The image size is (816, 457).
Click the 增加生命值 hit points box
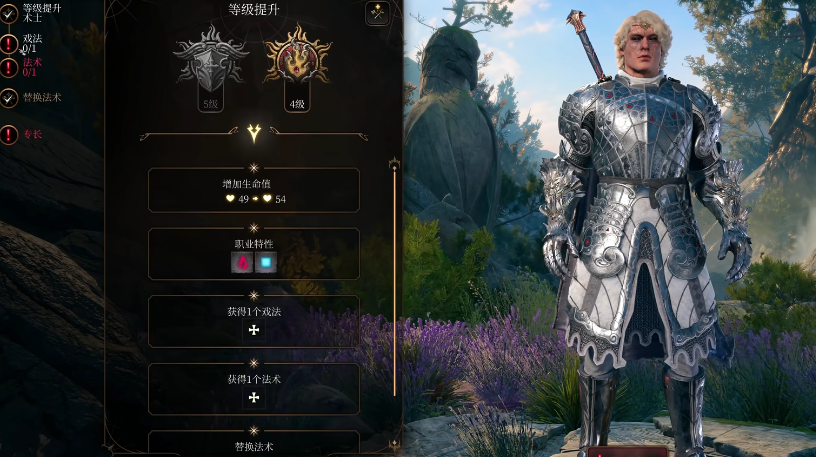(254, 190)
